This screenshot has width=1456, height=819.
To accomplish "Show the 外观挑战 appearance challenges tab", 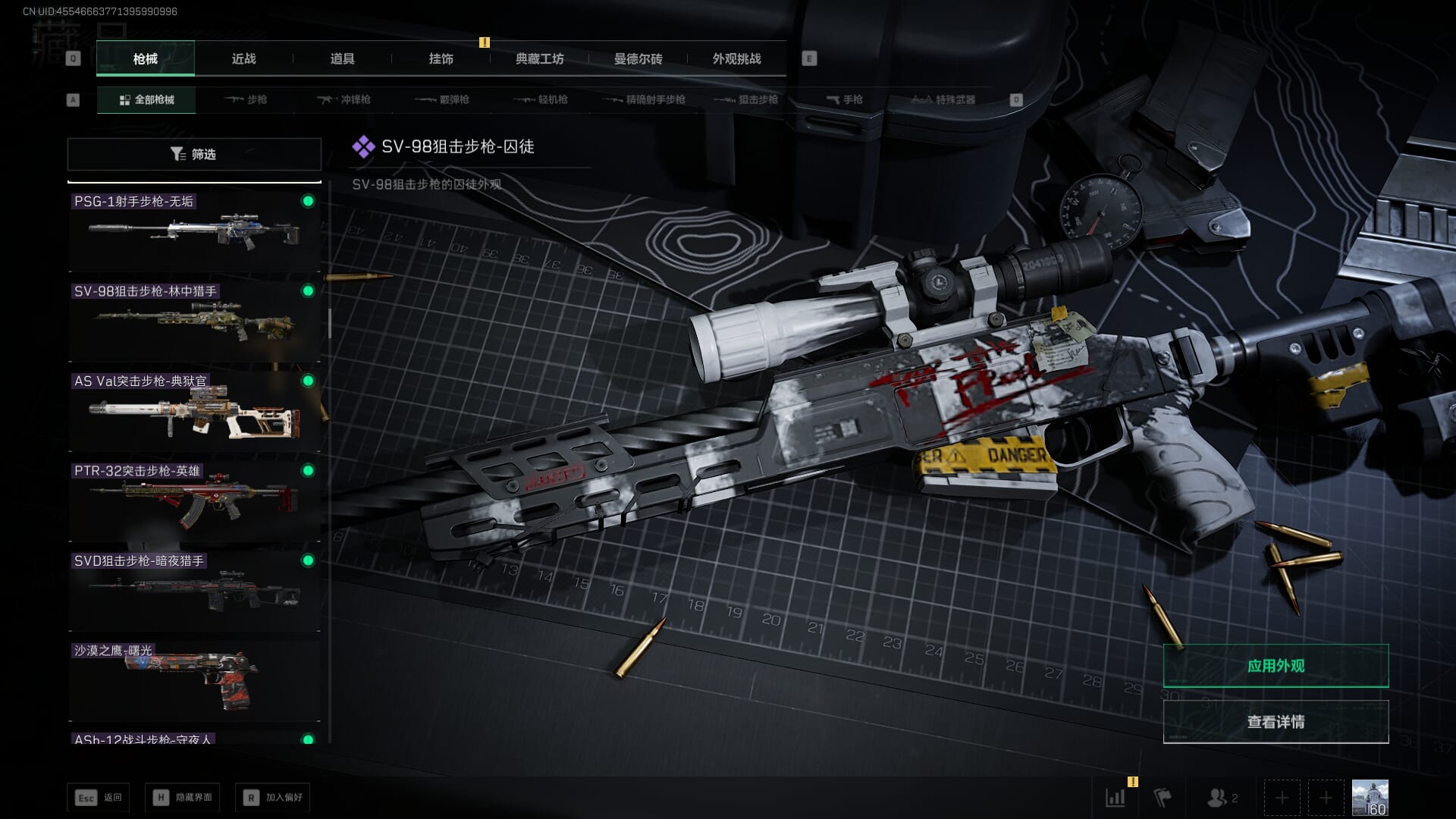I will coord(736,58).
